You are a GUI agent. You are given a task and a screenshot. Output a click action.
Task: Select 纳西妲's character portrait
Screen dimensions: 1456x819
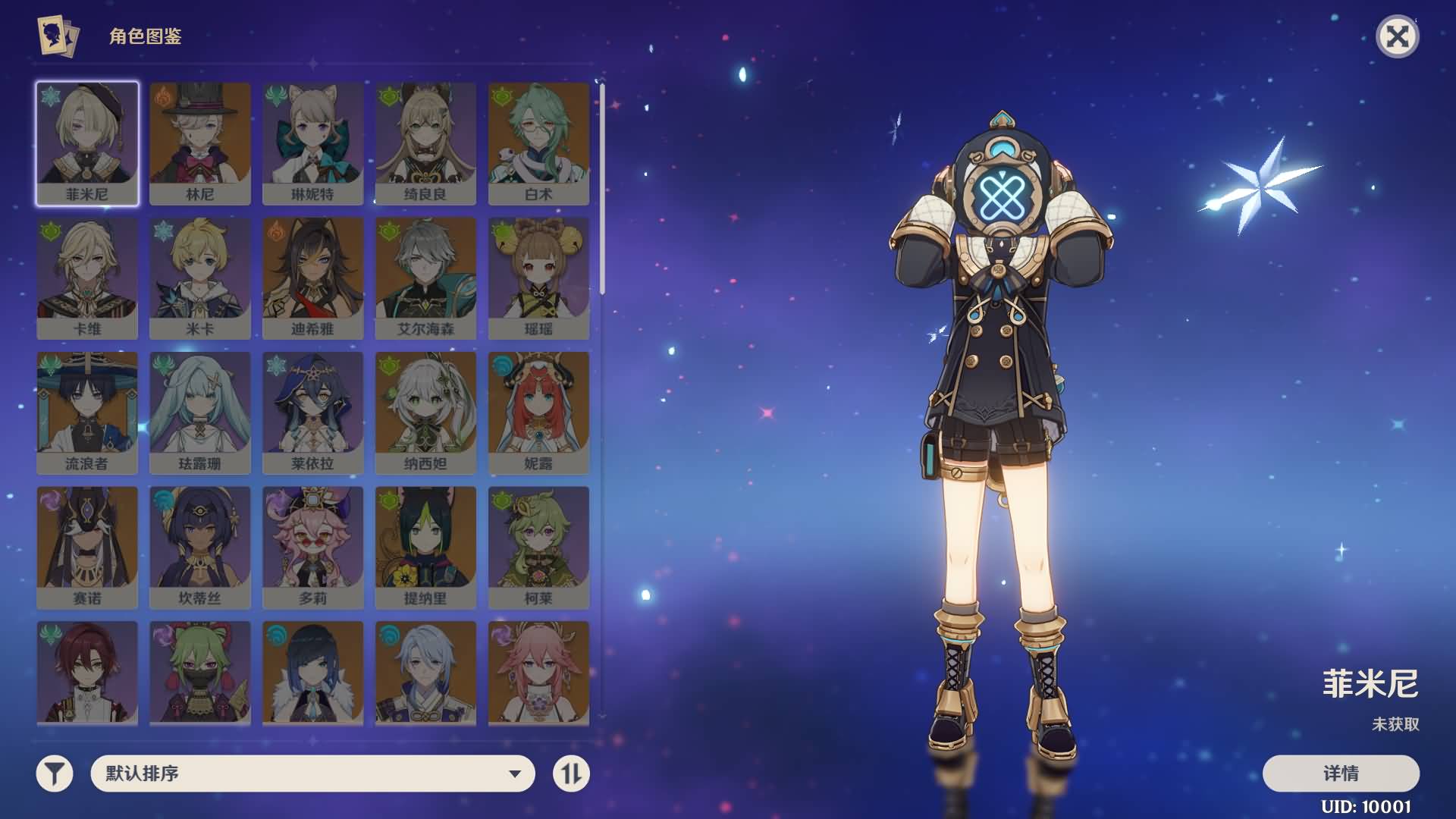pos(426,412)
